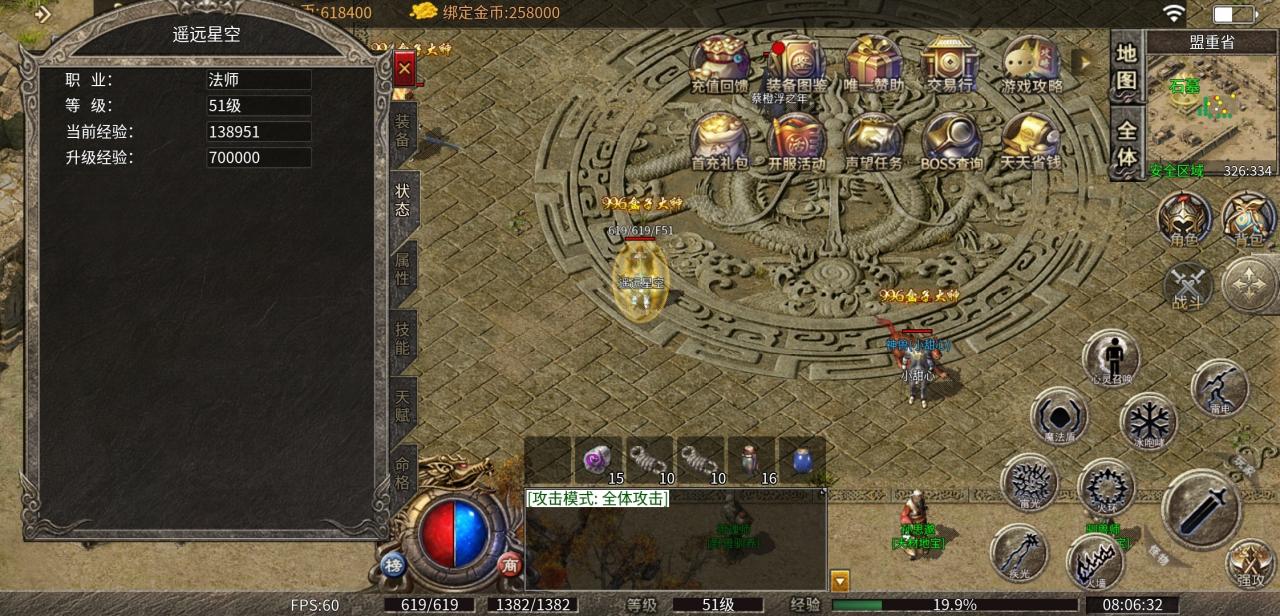
Task: Click the 地图 map button
Action: coord(1127,66)
